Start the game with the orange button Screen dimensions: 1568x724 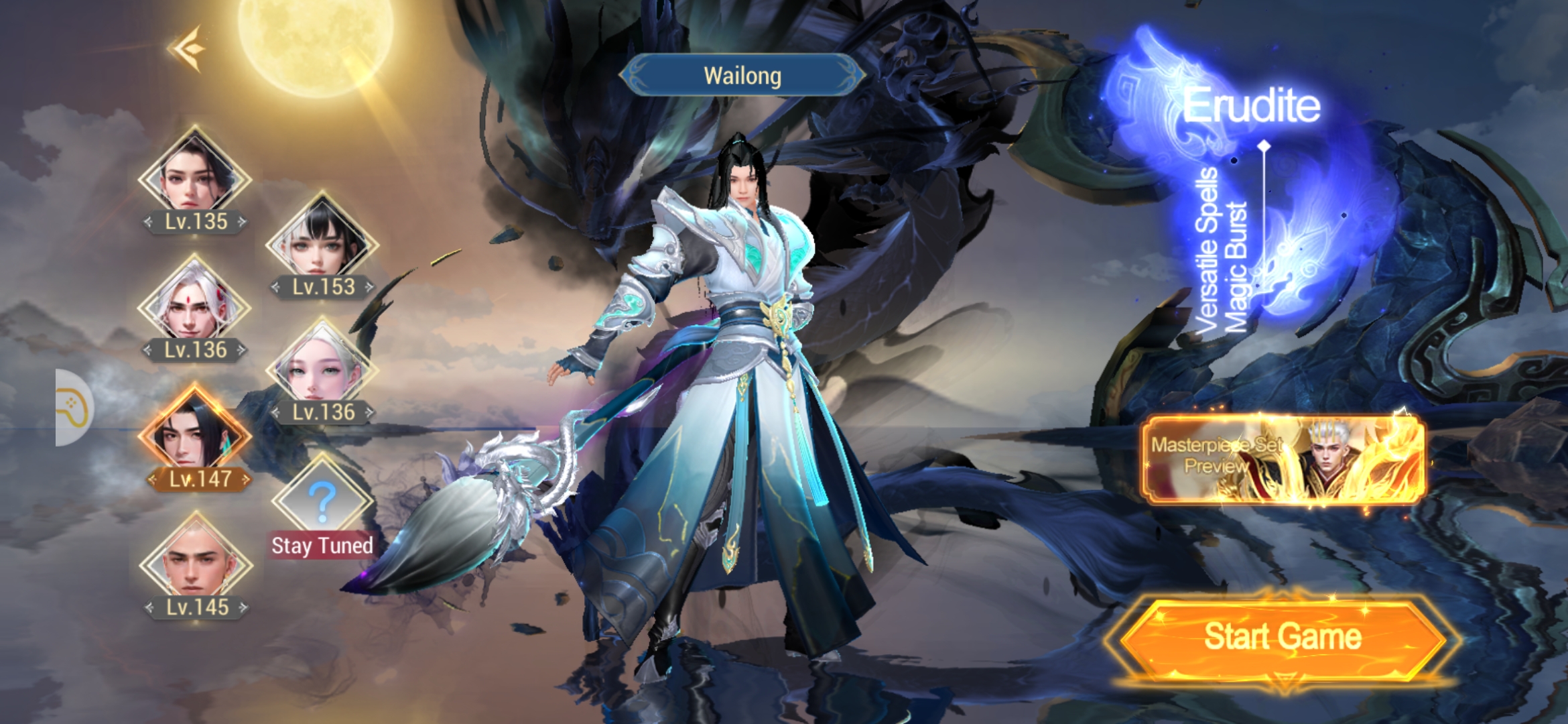pos(1282,638)
